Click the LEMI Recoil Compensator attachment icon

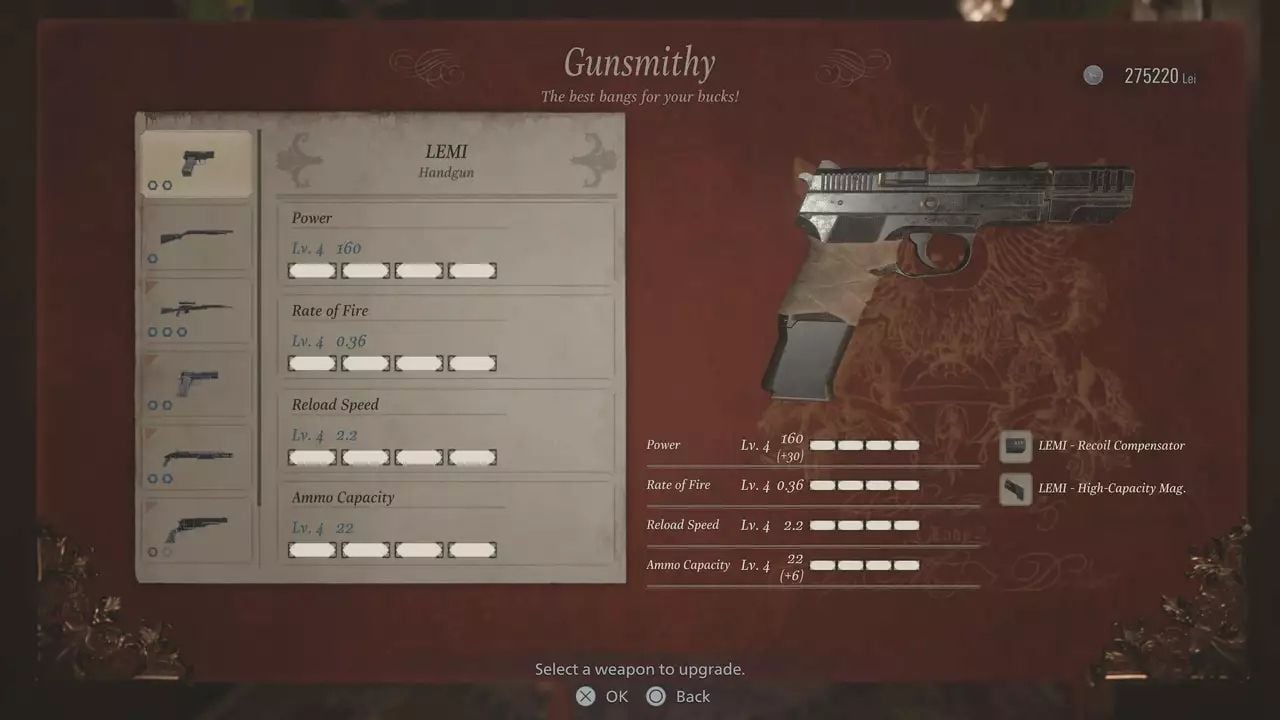click(x=1016, y=446)
